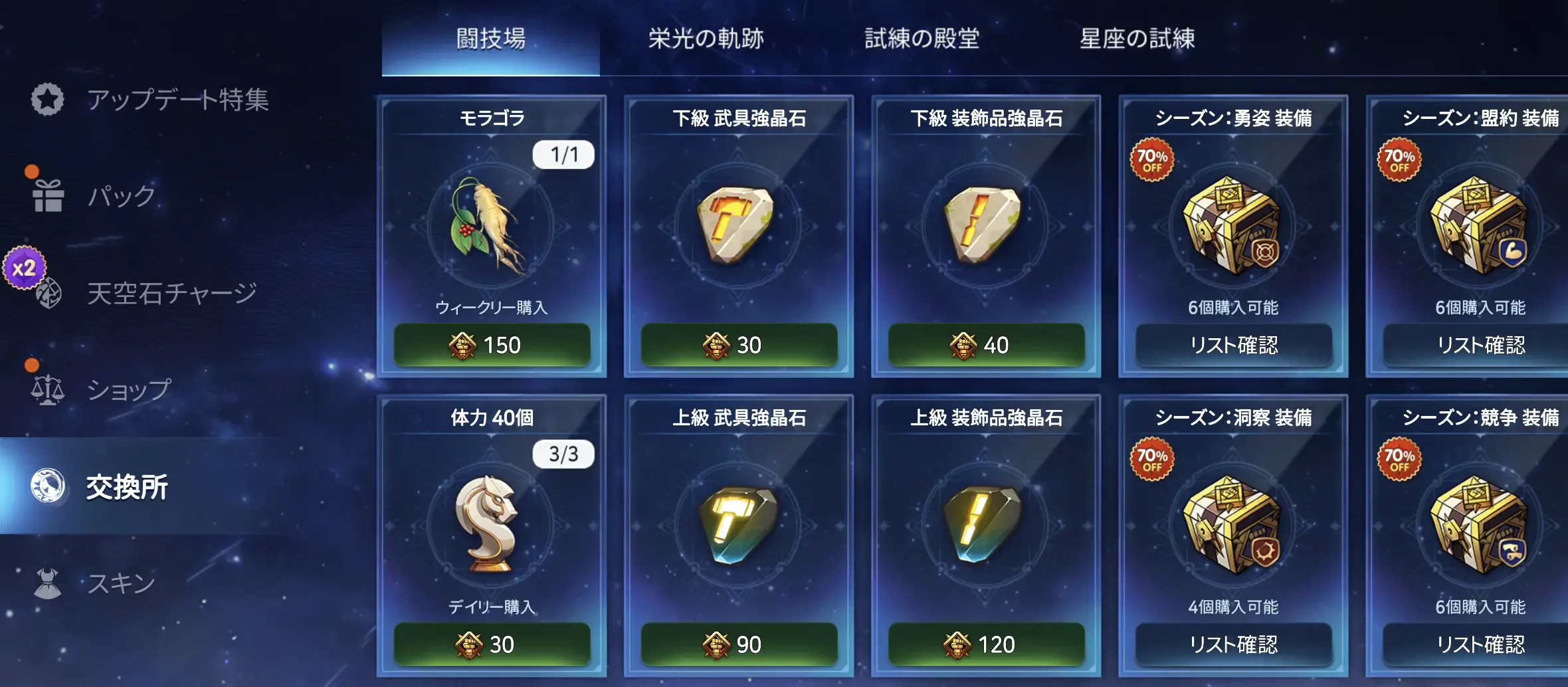Screen dimensions: 1568x687
Task: Open the 星座の試練 tab
Action: coord(1137,39)
